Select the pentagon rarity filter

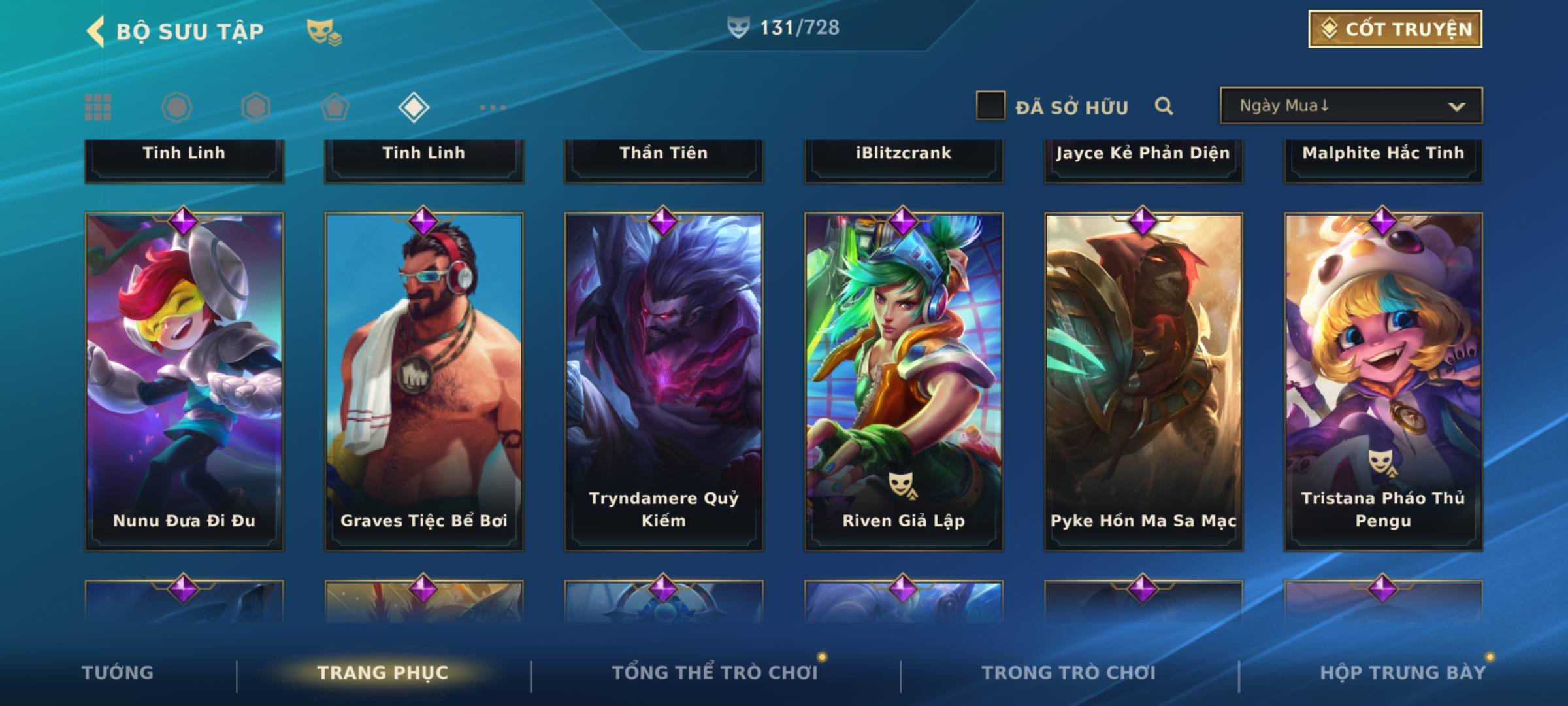tap(335, 107)
